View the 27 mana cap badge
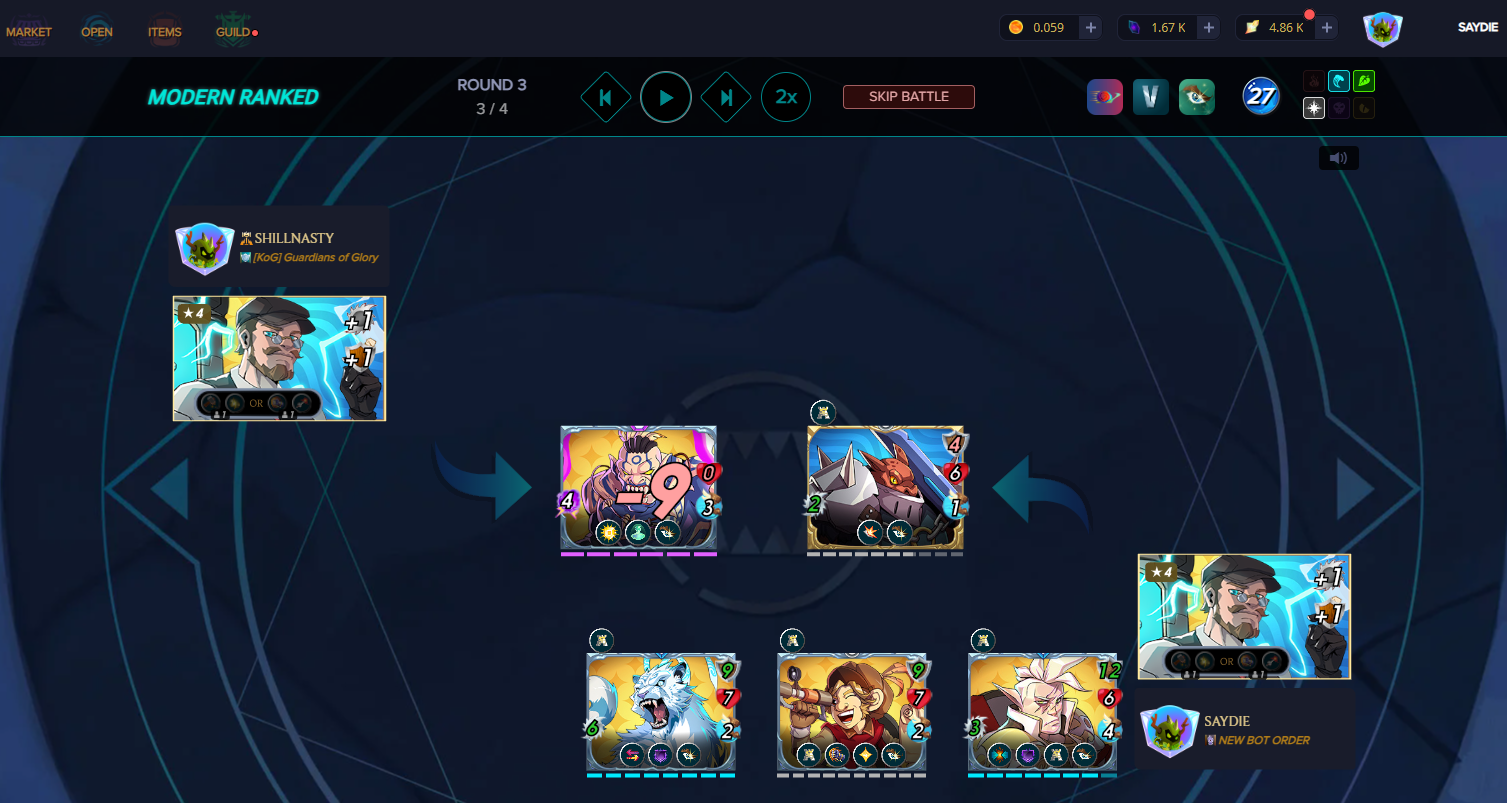1507x803 pixels. [x=1261, y=97]
